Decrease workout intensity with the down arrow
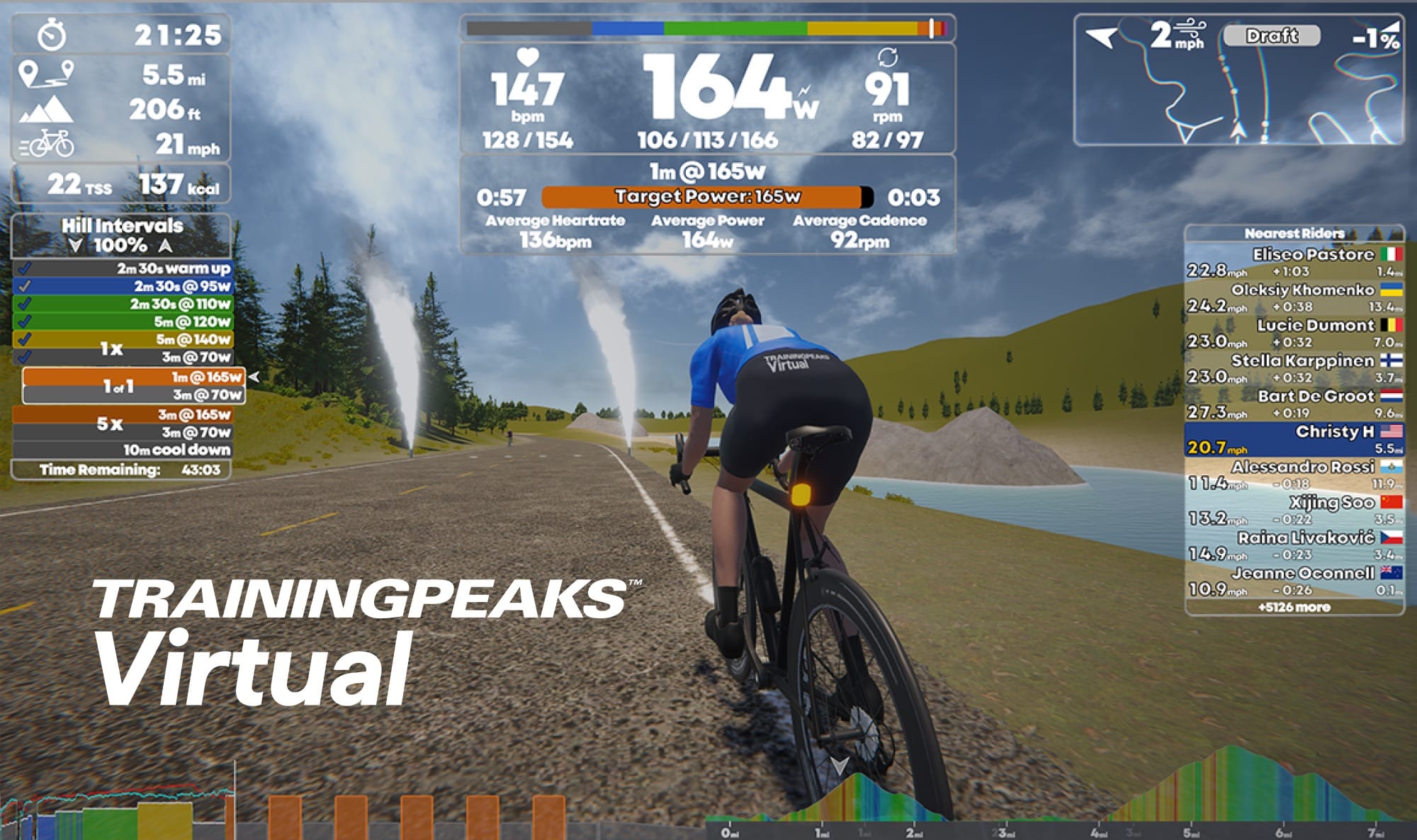The image size is (1417, 840). pos(76,246)
